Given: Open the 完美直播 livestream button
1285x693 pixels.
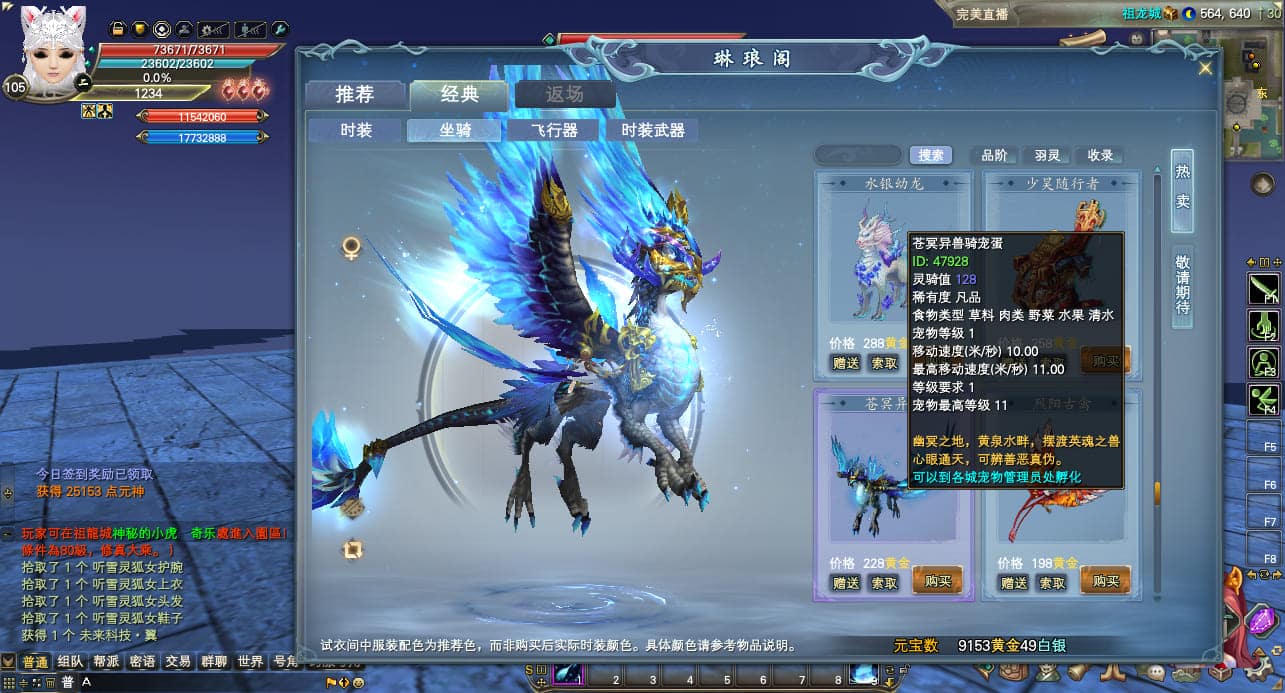Looking at the screenshot, I should pos(982,14).
